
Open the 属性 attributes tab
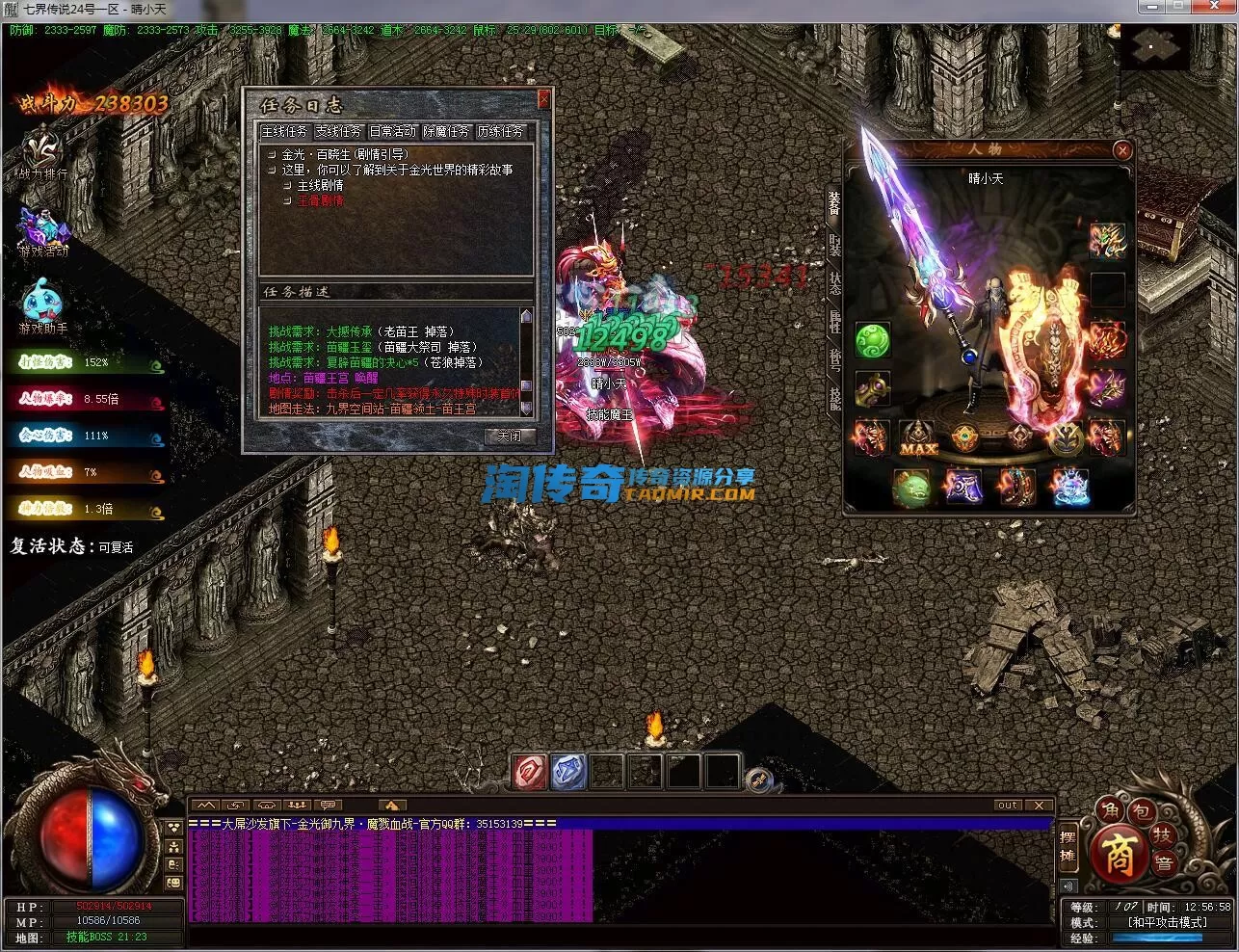tap(834, 322)
